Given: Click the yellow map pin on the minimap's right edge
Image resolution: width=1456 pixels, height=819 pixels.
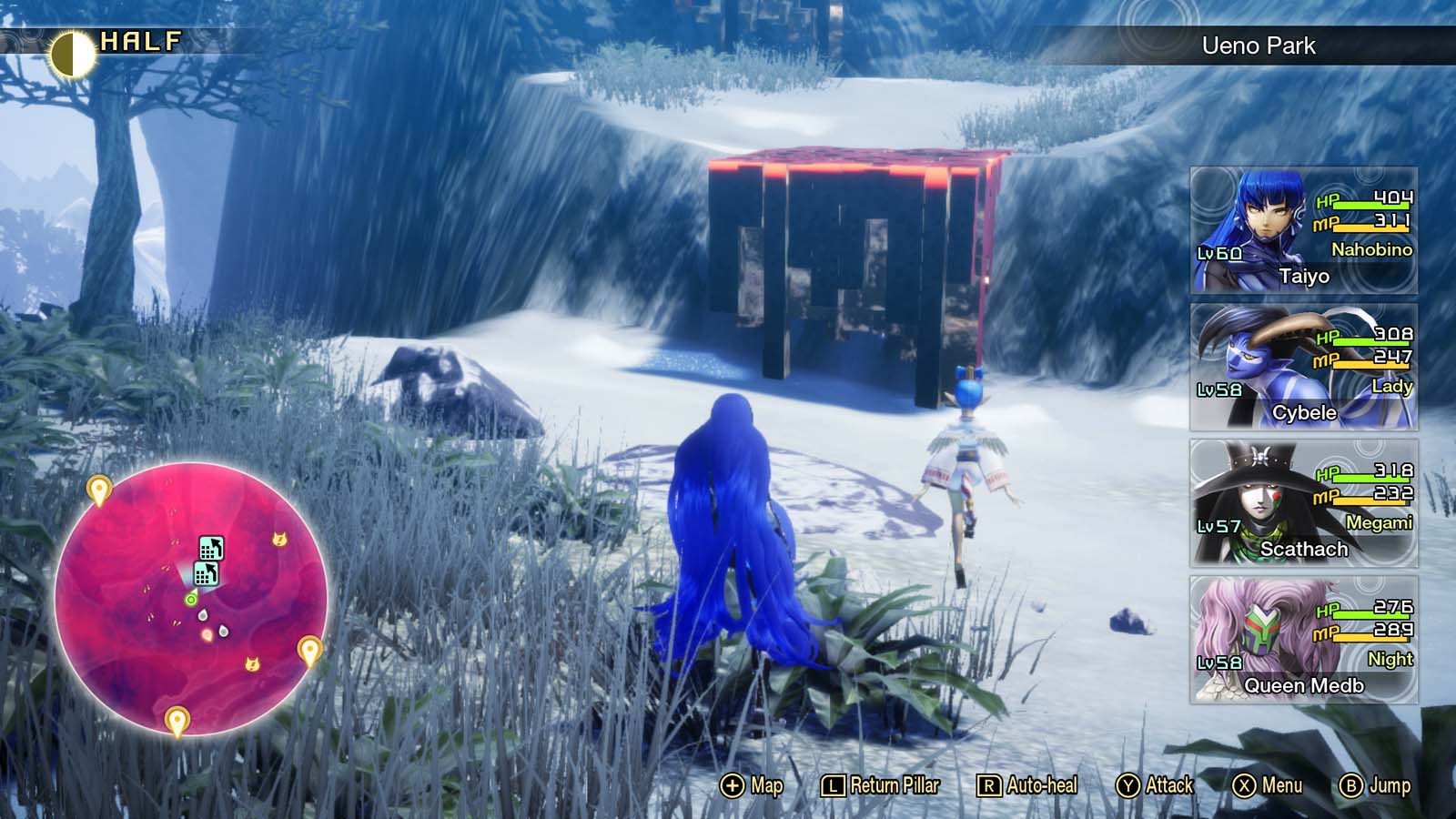Looking at the screenshot, I should pyautogui.click(x=308, y=649).
